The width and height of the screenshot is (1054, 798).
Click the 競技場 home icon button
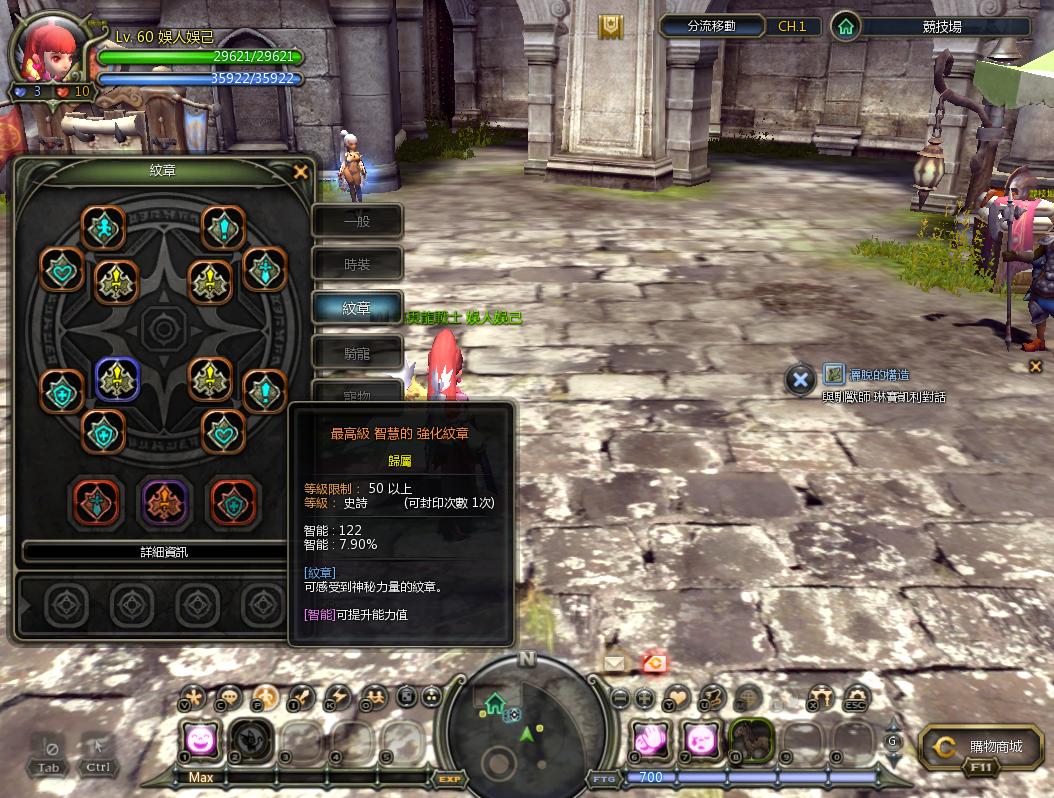[846, 27]
